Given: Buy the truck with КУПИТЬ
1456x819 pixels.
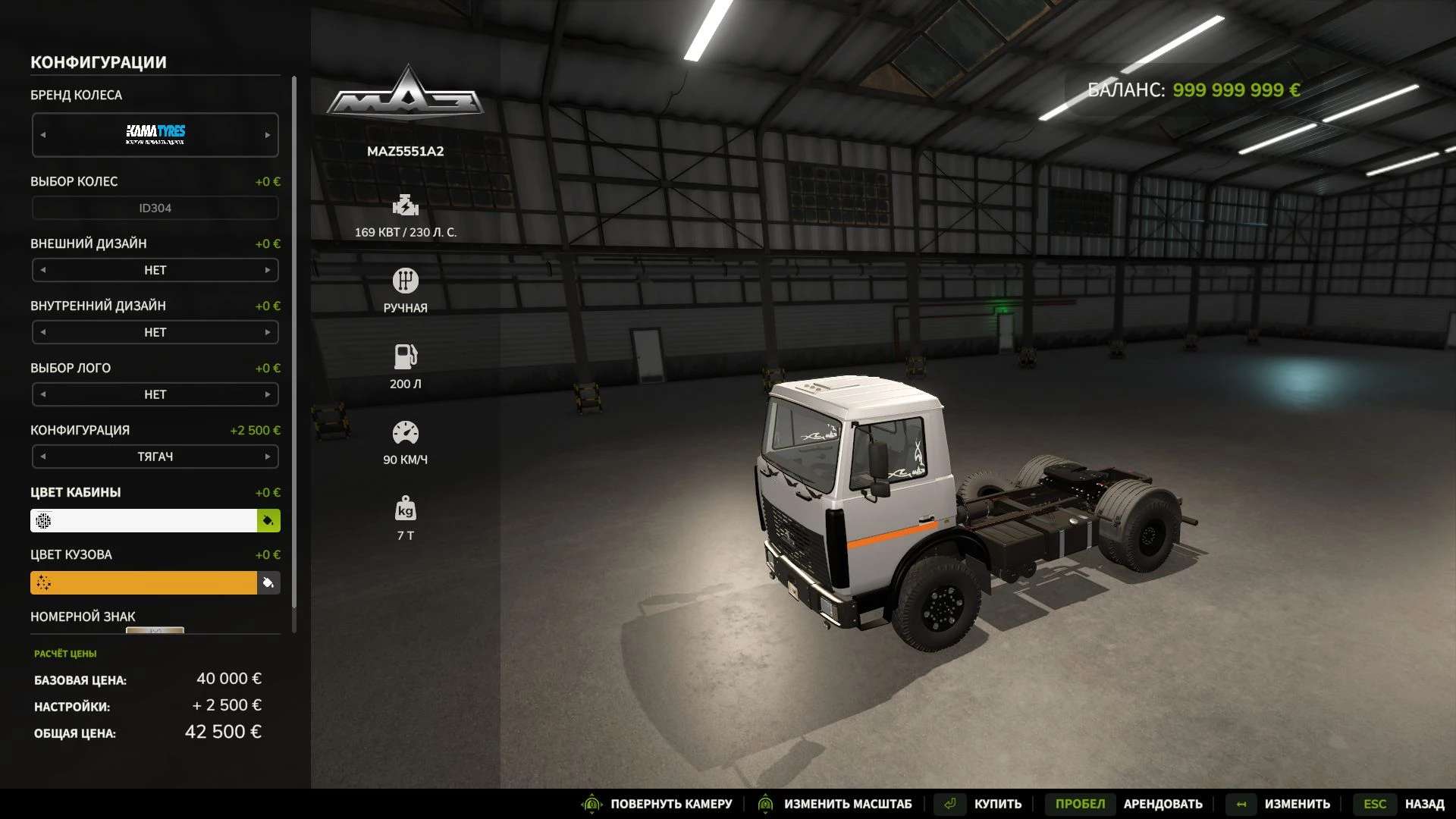Looking at the screenshot, I should [x=996, y=804].
